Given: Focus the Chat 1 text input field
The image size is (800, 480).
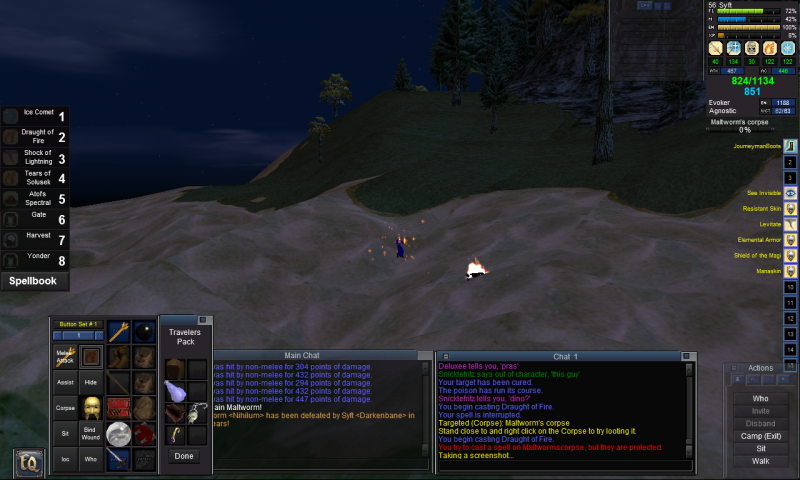Looking at the screenshot, I should pyautogui.click(x=560, y=466).
